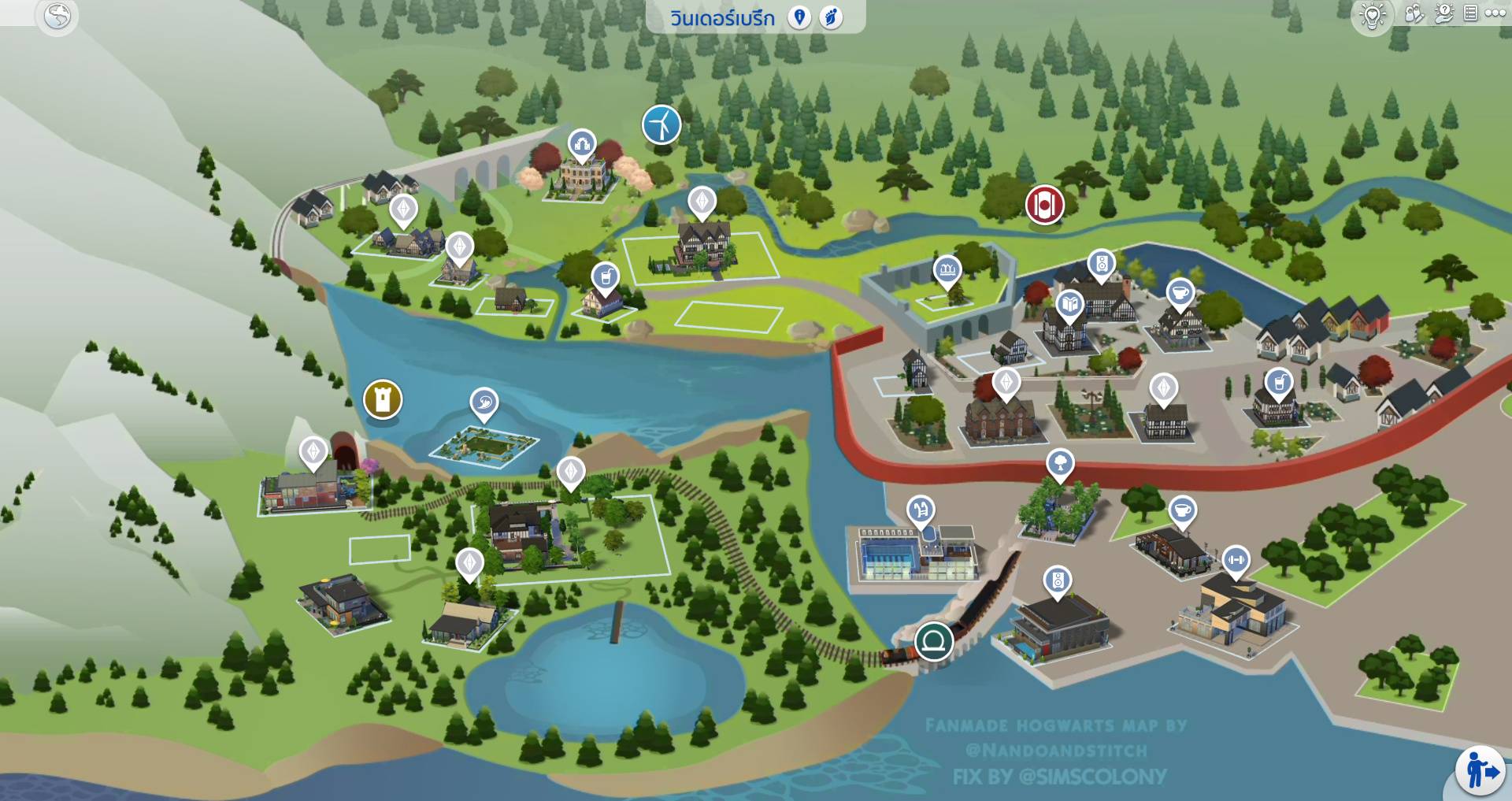The height and width of the screenshot is (801, 1512).
Task: Select the fish pond lot marker
Action: click(x=484, y=402)
